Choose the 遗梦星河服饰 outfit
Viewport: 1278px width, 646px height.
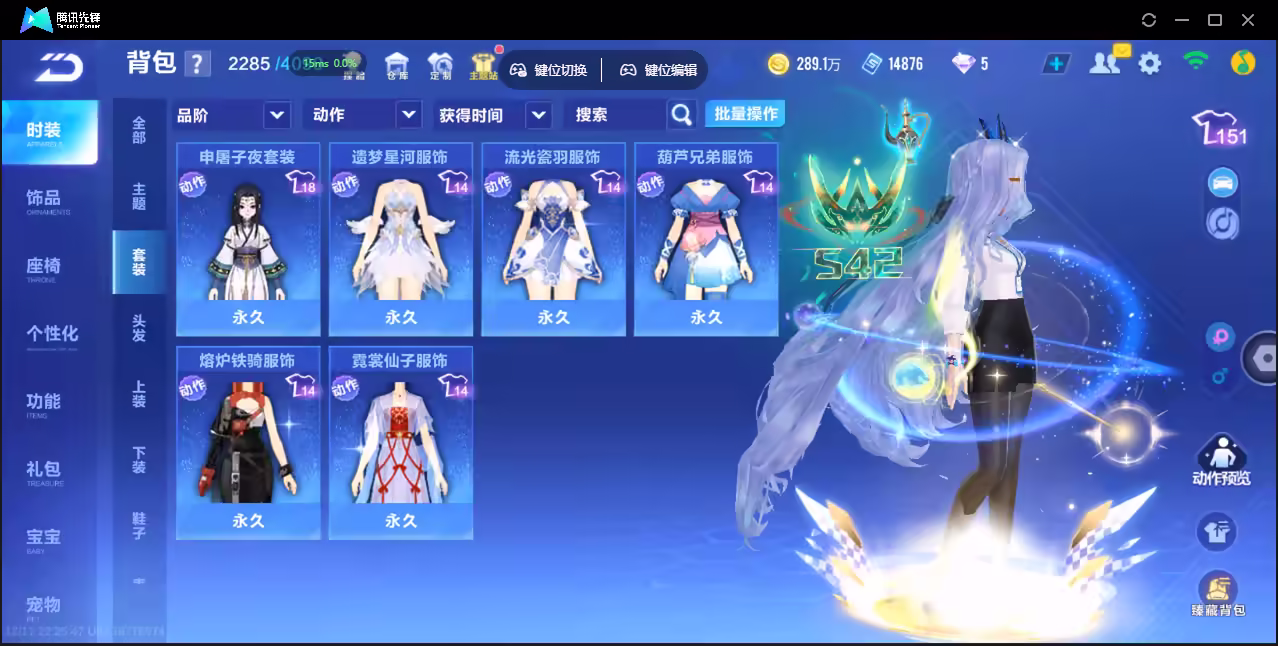coord(400,238)
